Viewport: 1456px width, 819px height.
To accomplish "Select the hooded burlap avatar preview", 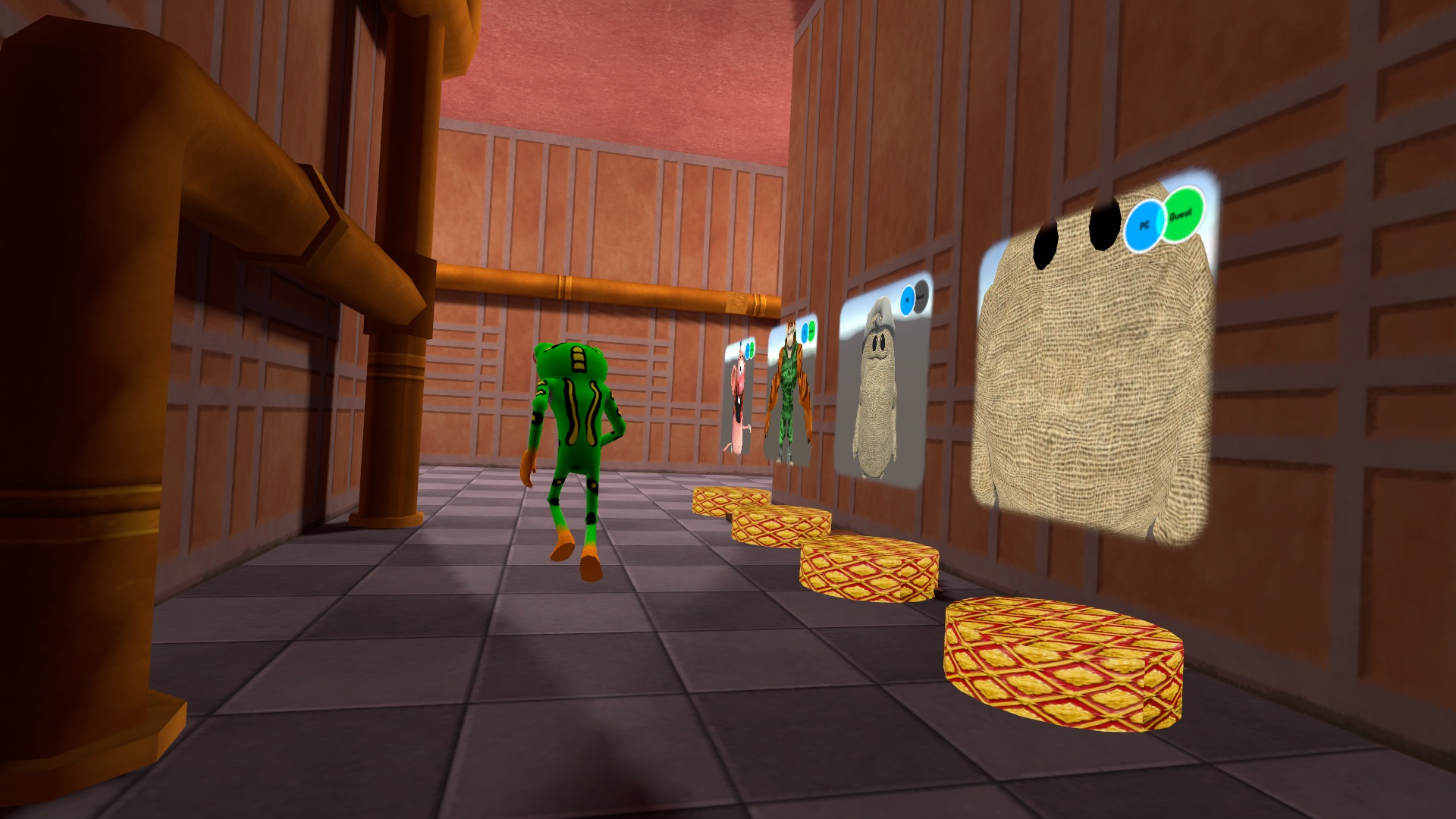I will click(x=877, y=394).
